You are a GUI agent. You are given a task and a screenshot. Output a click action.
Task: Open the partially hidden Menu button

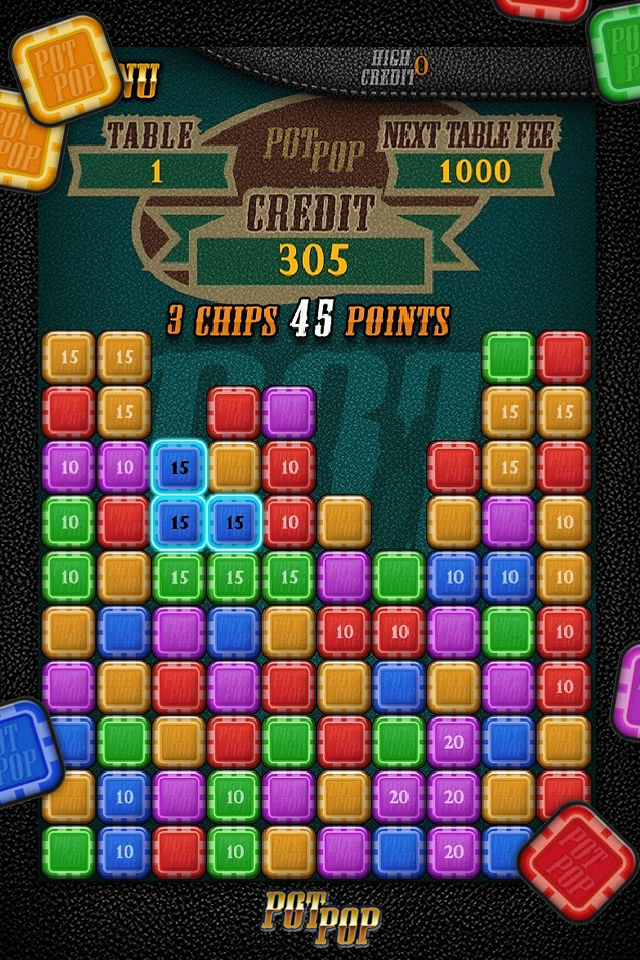click(140, 84)
